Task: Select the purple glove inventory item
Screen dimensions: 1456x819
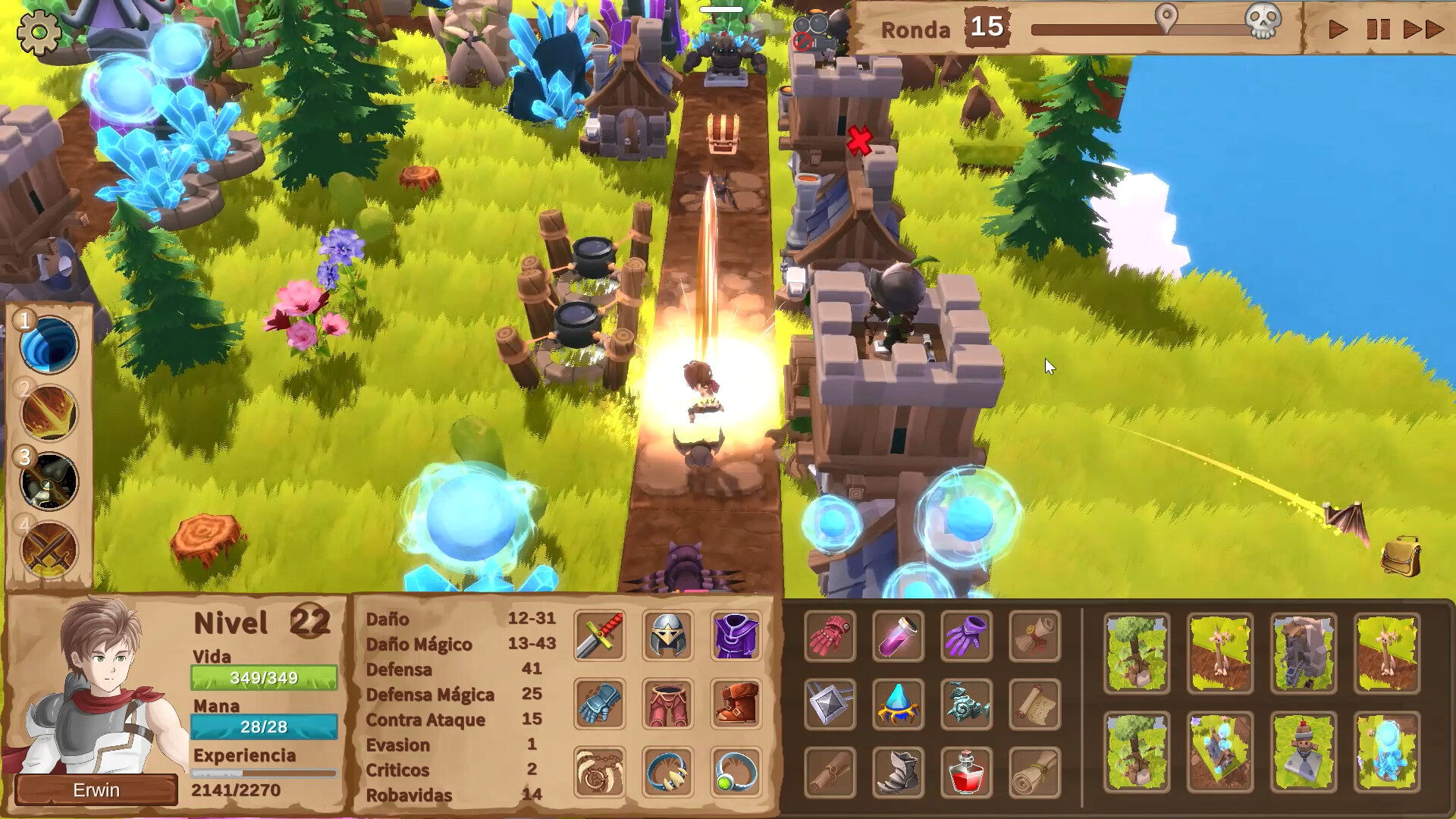Action: [x=967, y=635]
